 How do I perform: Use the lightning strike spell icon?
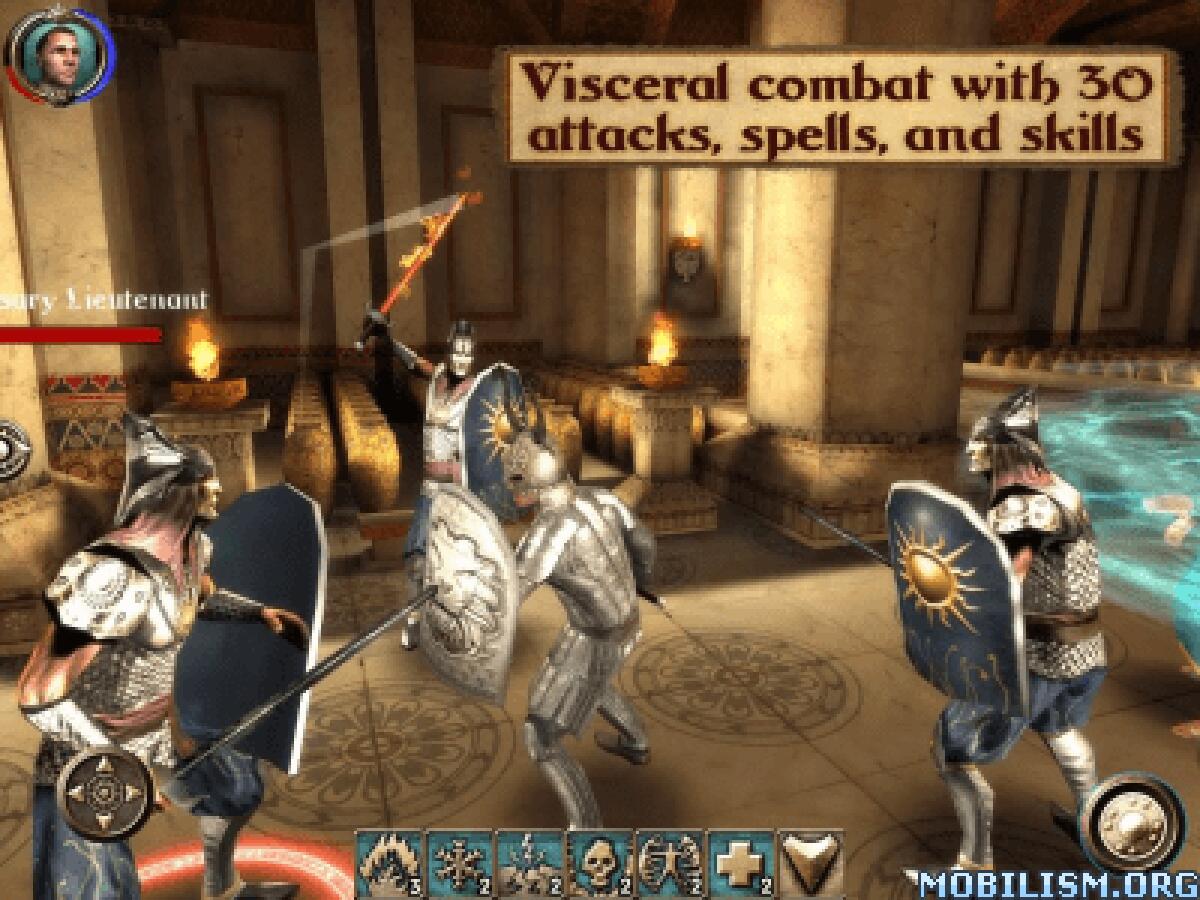[x=530, y=862]
